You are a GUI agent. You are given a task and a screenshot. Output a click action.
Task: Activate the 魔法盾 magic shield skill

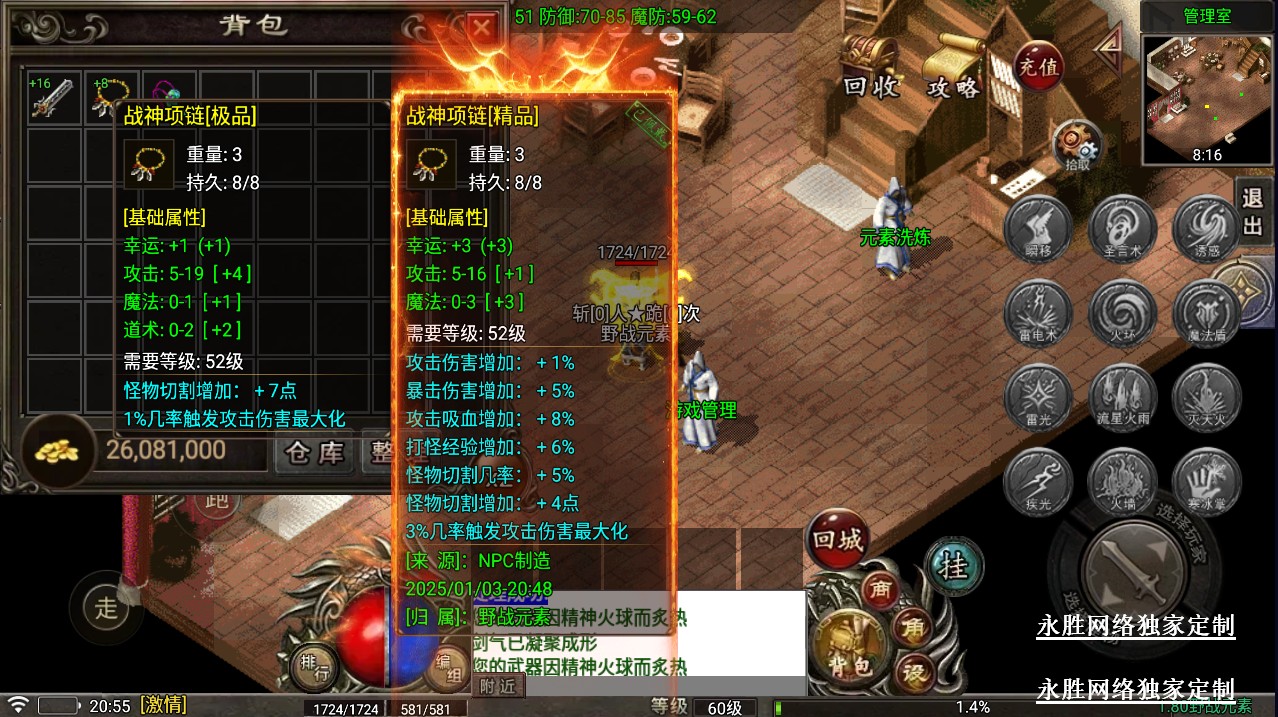[x=1207, y=312]
